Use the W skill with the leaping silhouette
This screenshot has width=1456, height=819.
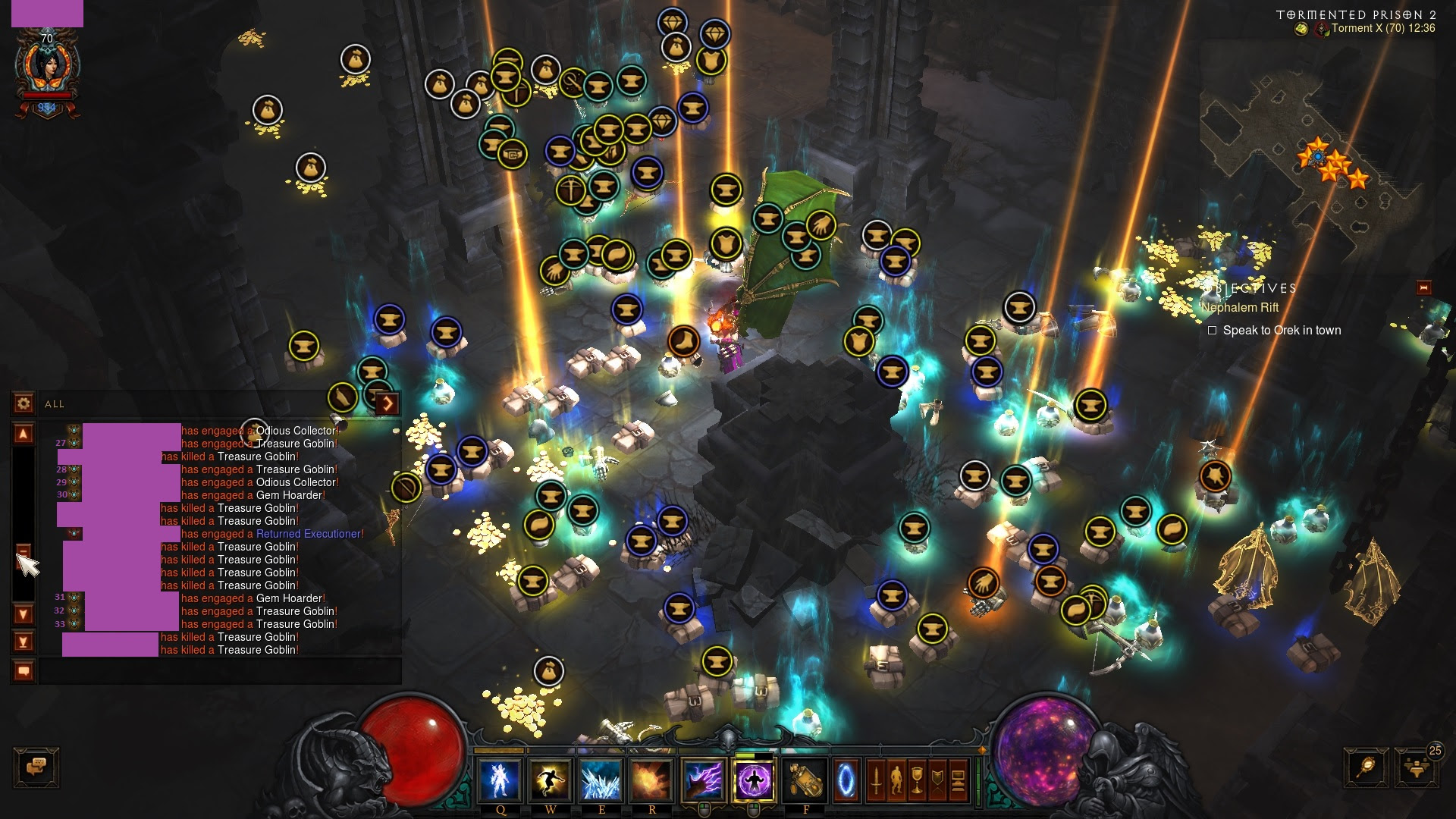(551, 780)
